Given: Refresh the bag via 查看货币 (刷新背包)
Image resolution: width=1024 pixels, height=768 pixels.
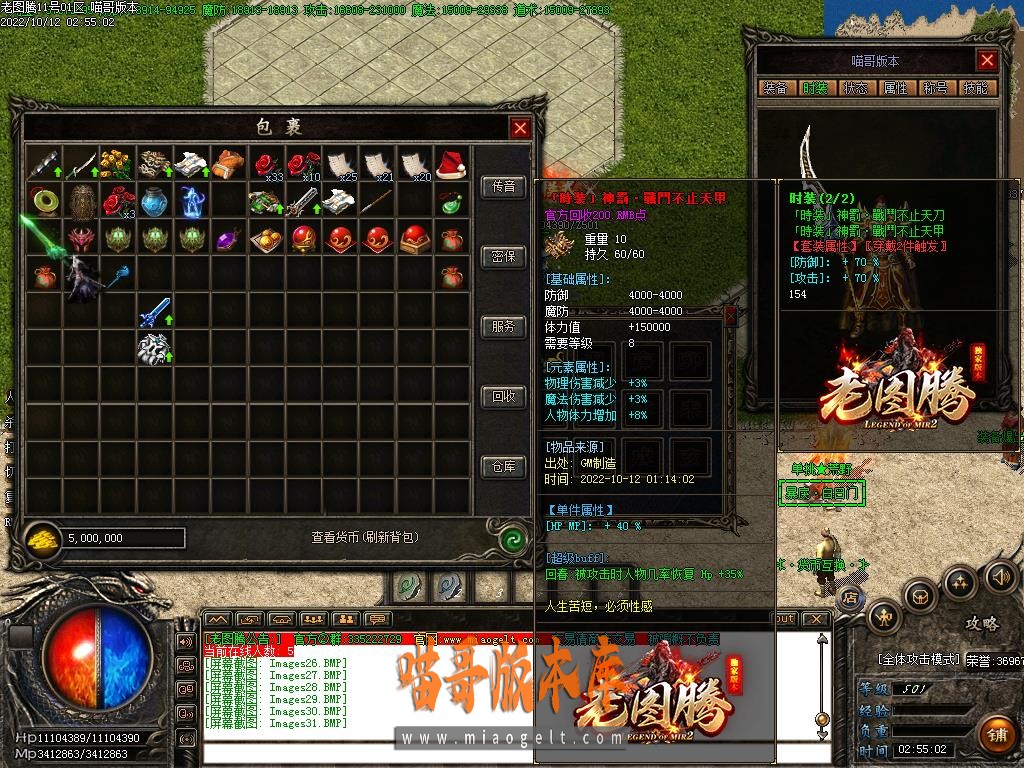Looking at the screenshot, I should 364,538.
